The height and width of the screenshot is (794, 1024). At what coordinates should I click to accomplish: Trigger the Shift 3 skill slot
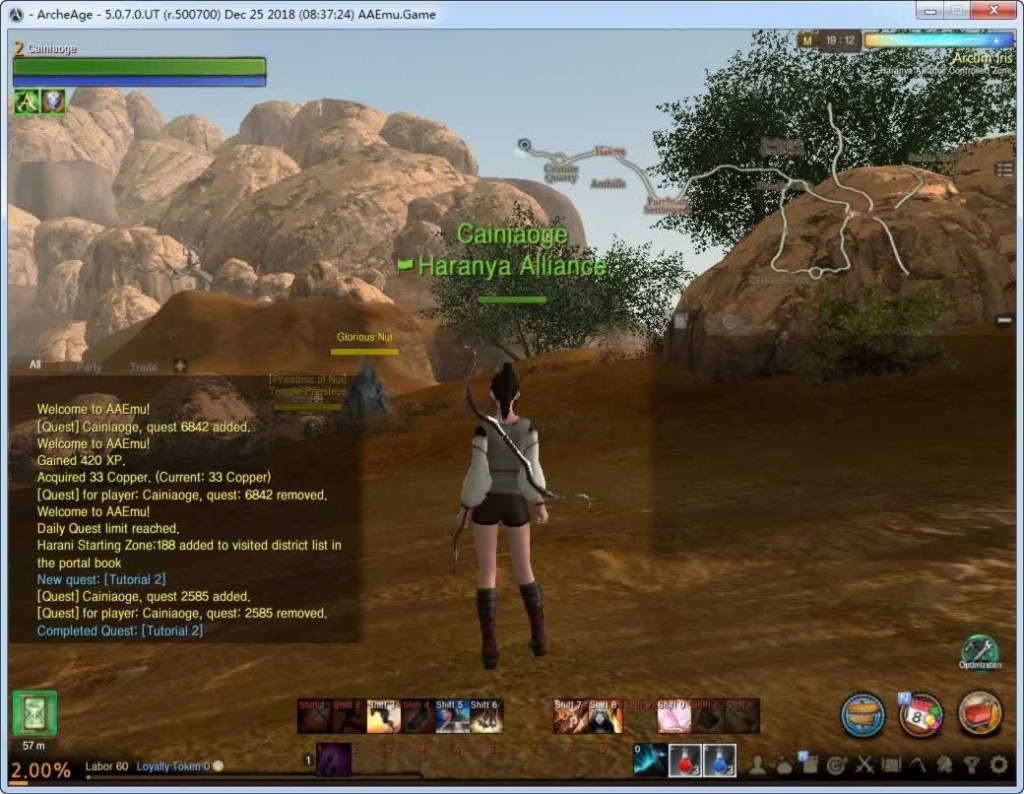point(383,716)
